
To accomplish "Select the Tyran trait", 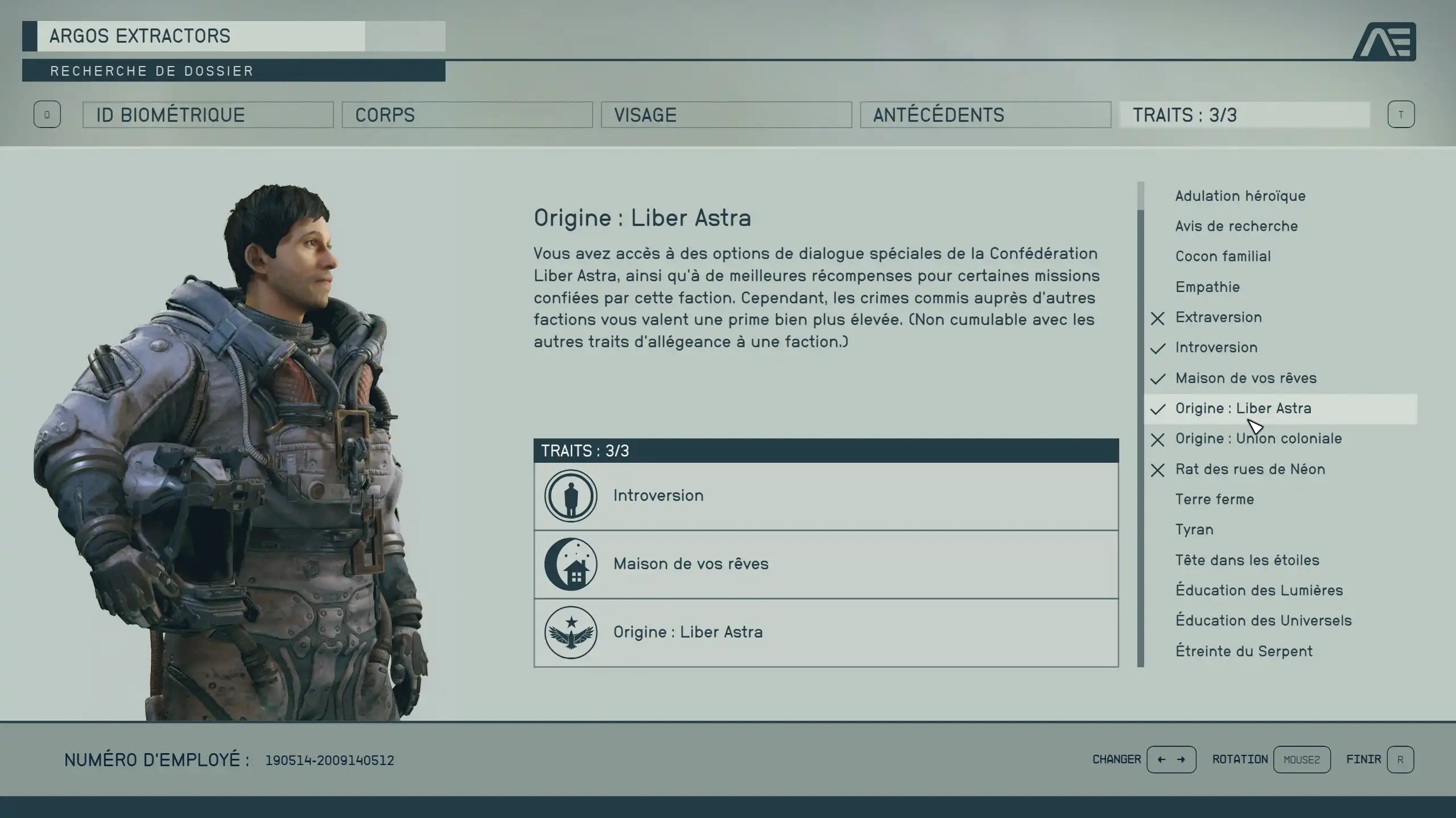I will pos(1194,529).
